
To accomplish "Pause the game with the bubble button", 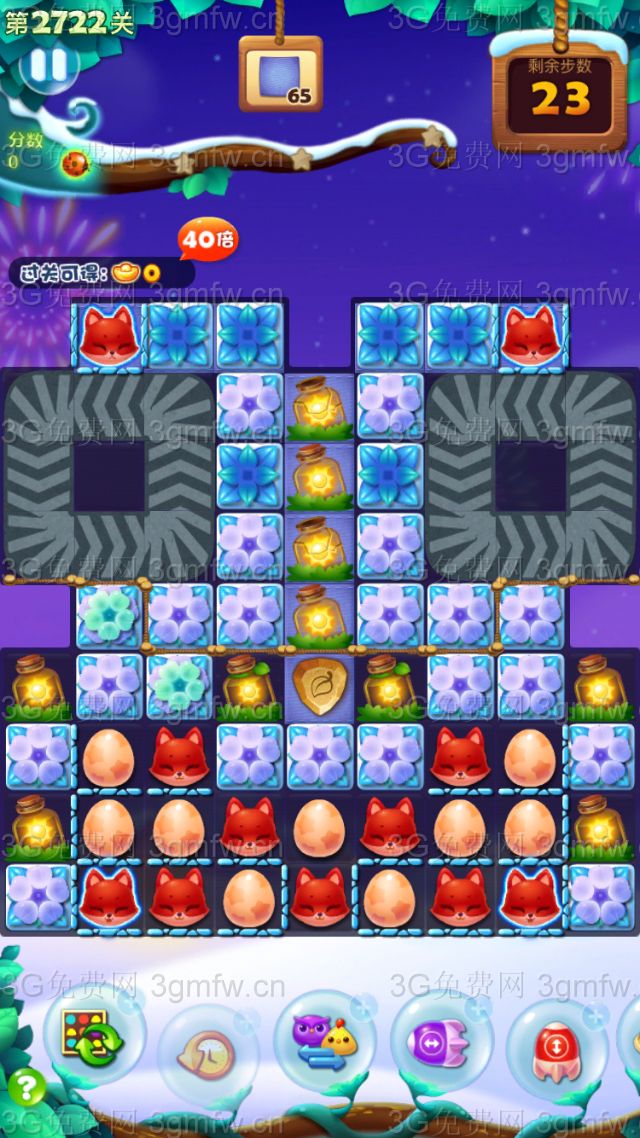I will click(x=47, y=66).
